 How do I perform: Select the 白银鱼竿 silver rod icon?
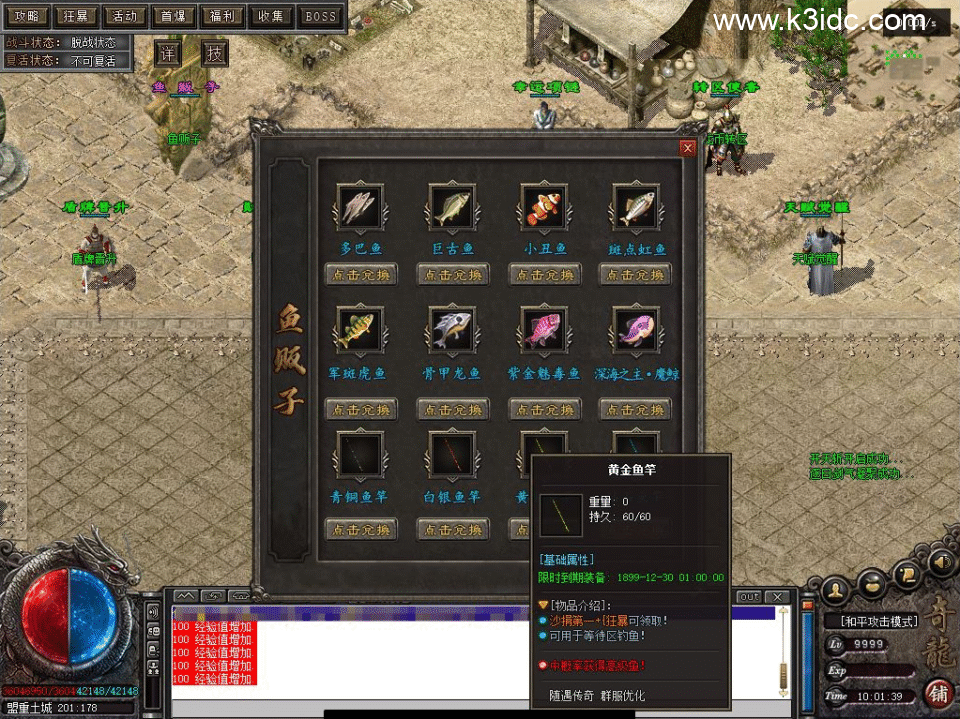(x=453, y=454)
